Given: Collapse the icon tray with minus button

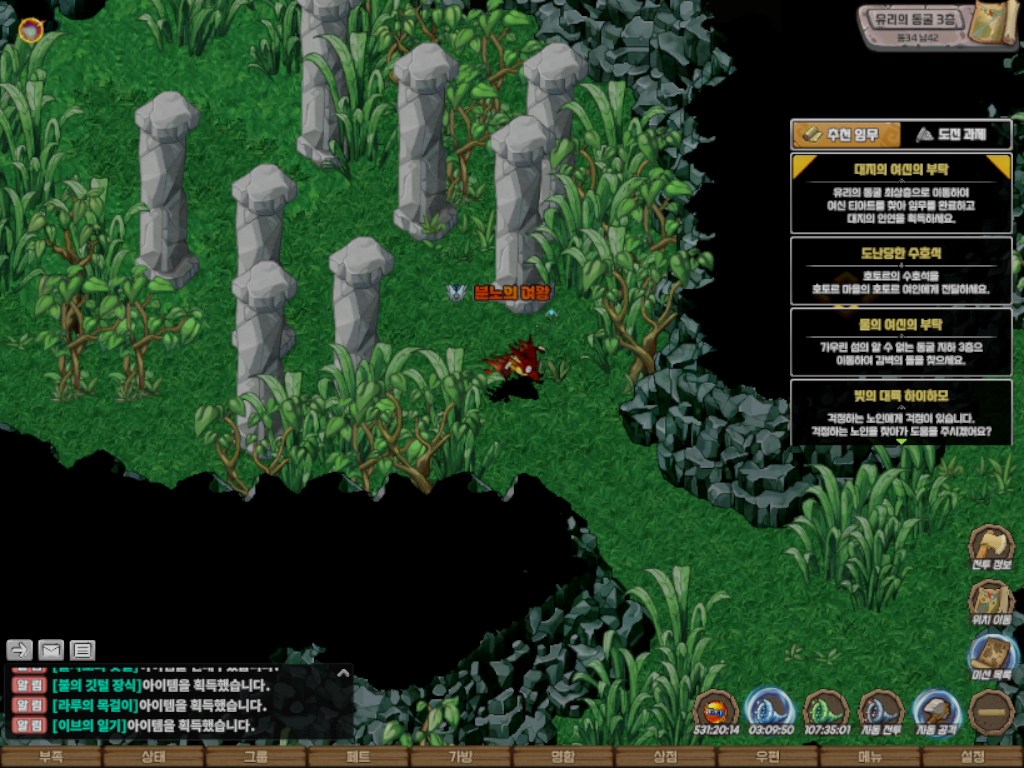Looking at the screenshot, I should pos(991,713).
